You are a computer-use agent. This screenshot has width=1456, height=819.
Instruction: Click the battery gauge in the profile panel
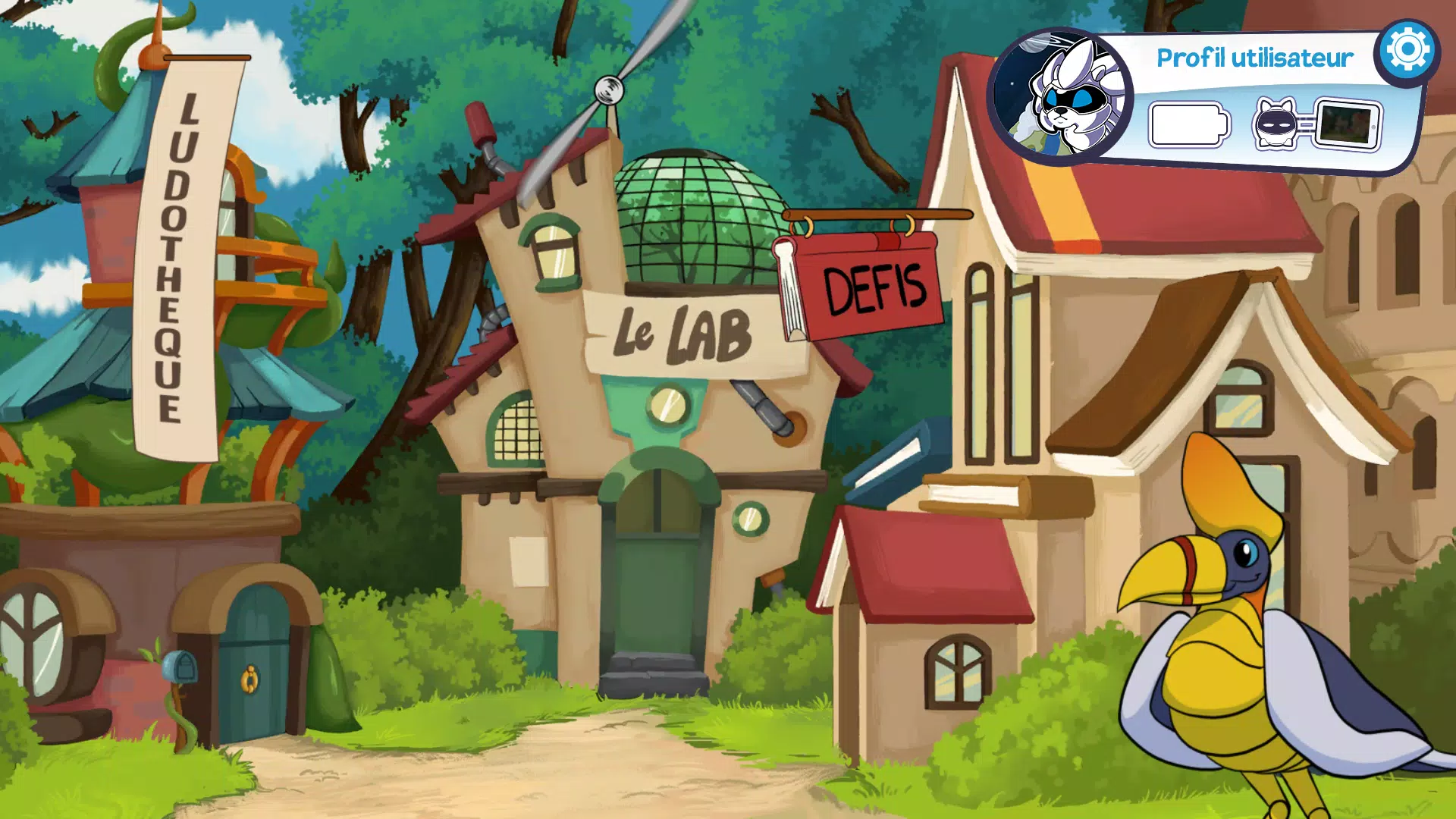(1189, 124)
